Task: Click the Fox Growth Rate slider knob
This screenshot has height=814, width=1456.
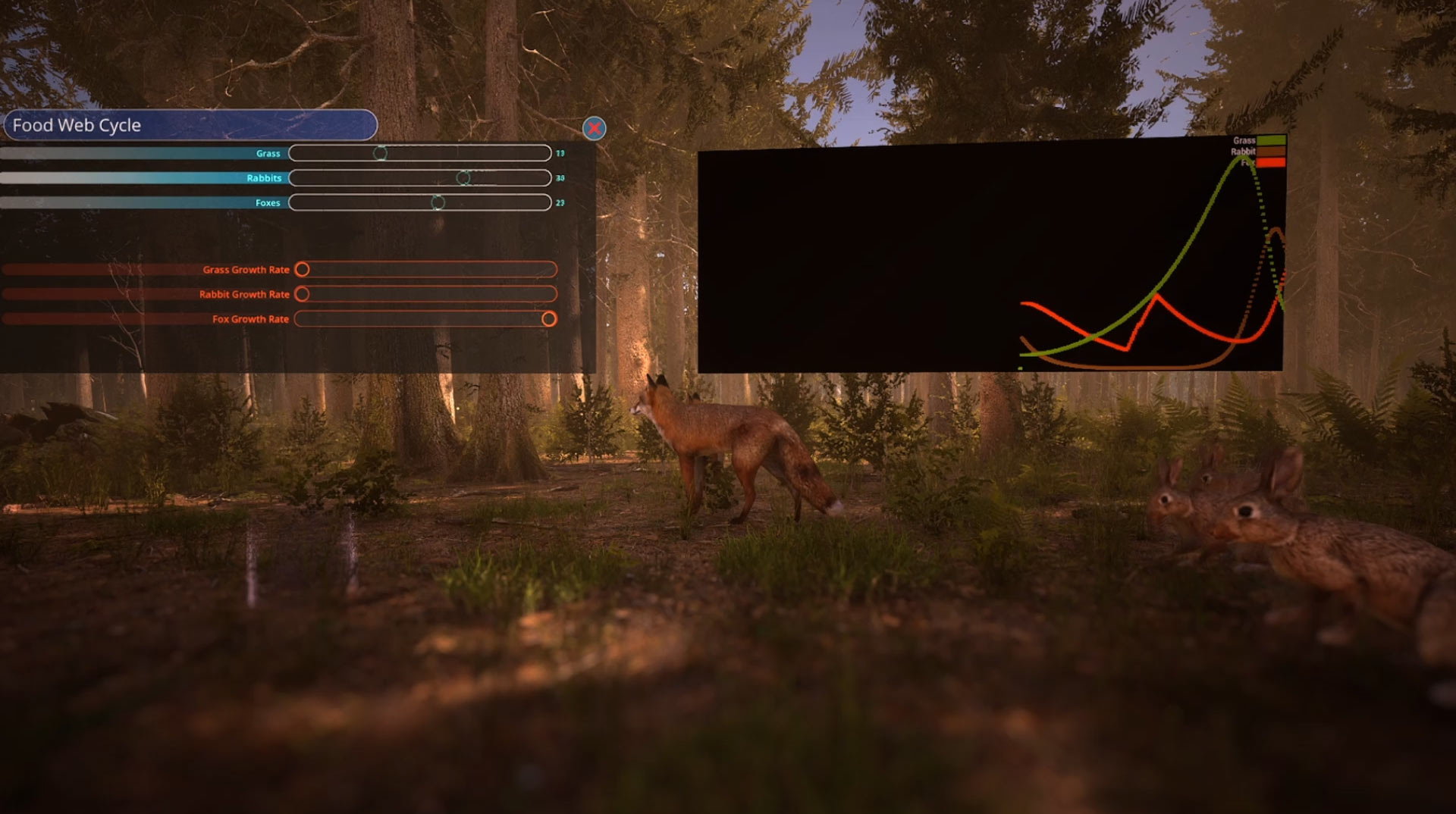Action: [549, 319]
